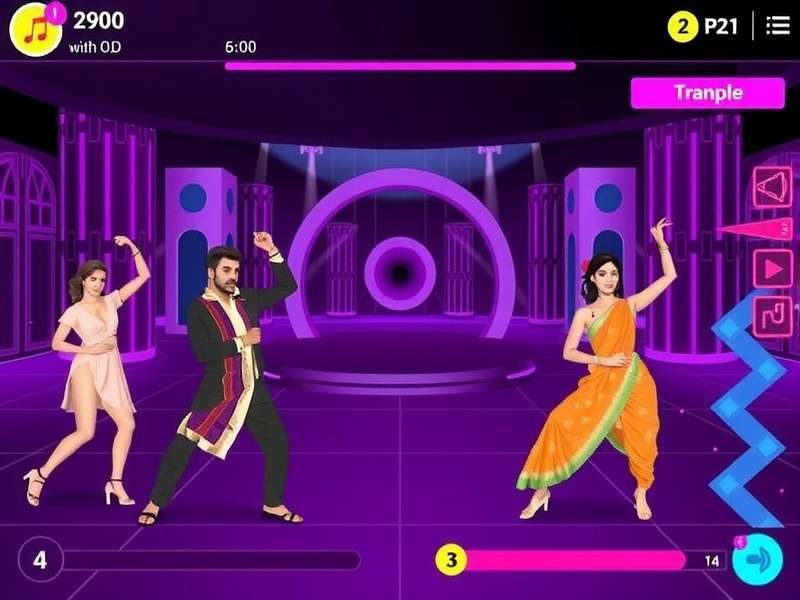This screenshot has height=600, width=800.
Task: Tap the yellow music note icon
Action: [x=35, y=27]
